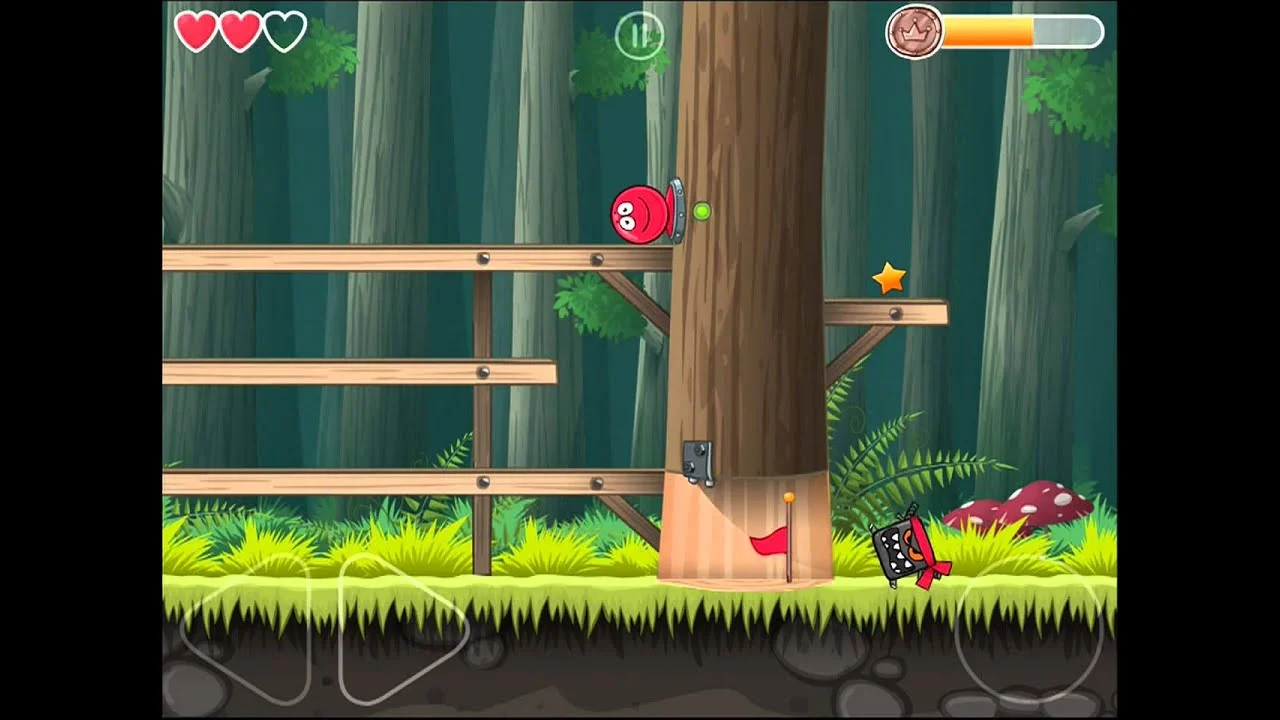Pause the game with the pause button

[x=639, y=36]
